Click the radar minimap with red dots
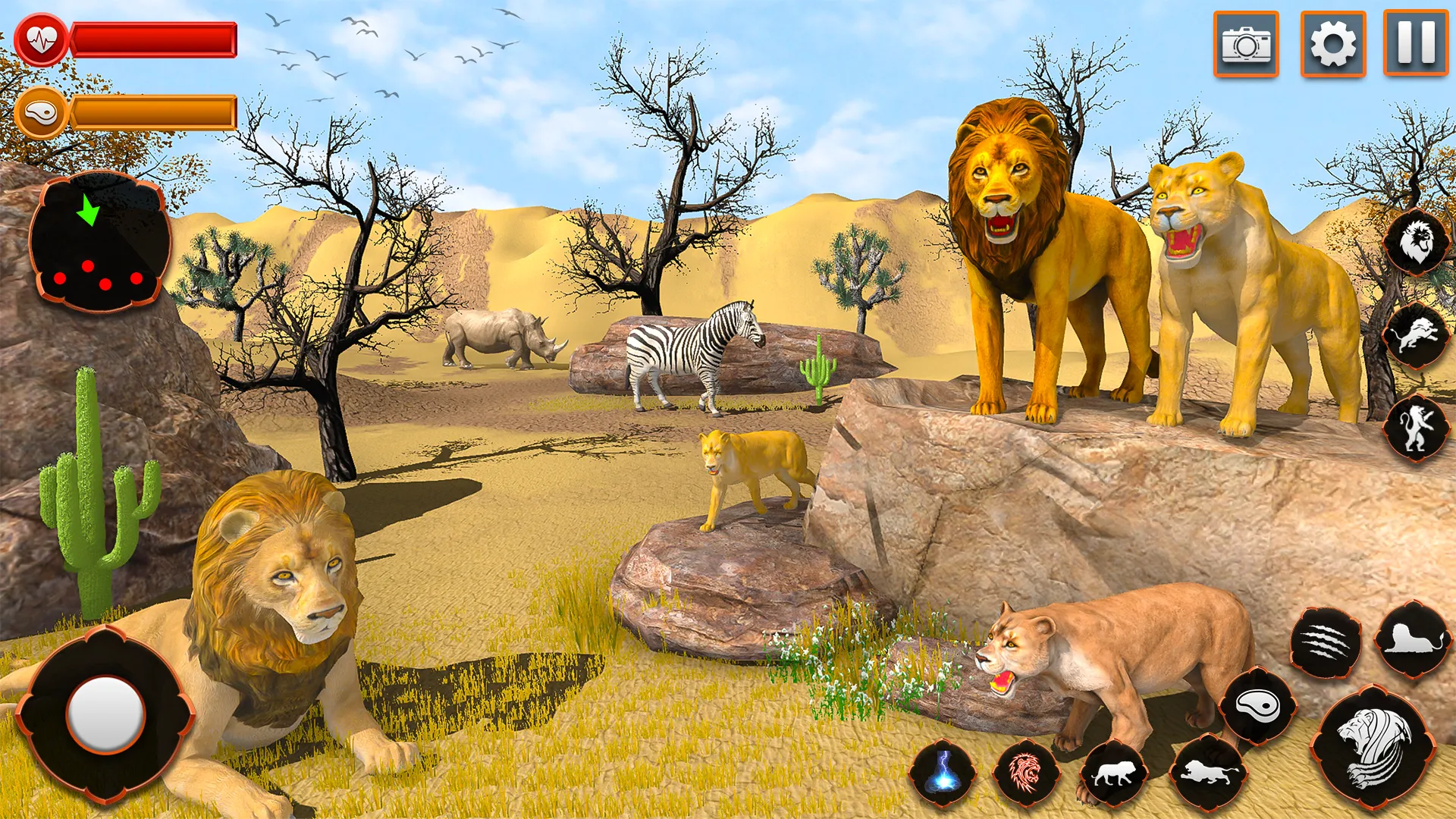 pyautogui.click(x=99, y=243)
